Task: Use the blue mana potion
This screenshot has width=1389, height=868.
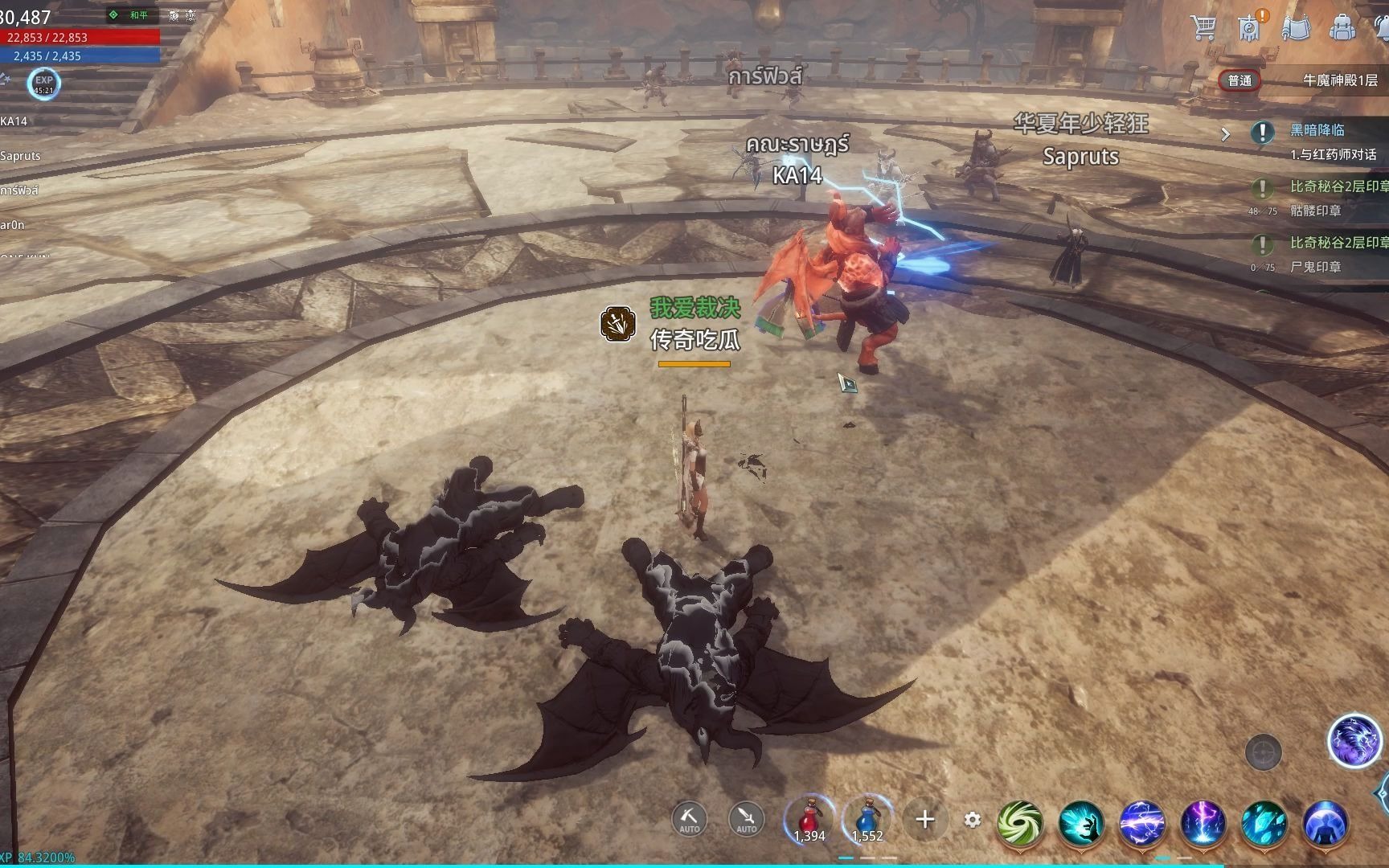Action: [x=867, y=820]
